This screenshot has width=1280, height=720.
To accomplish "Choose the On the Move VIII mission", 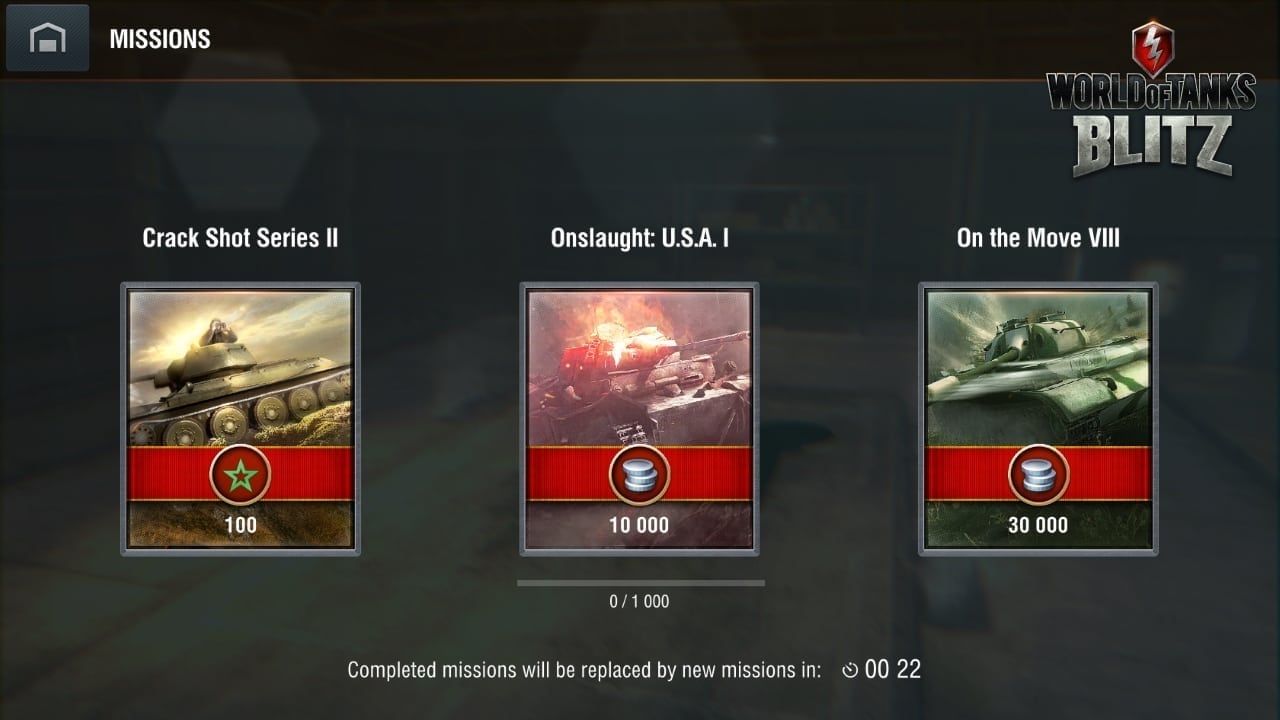I will pyautogui.click(x=1038, y=418).
